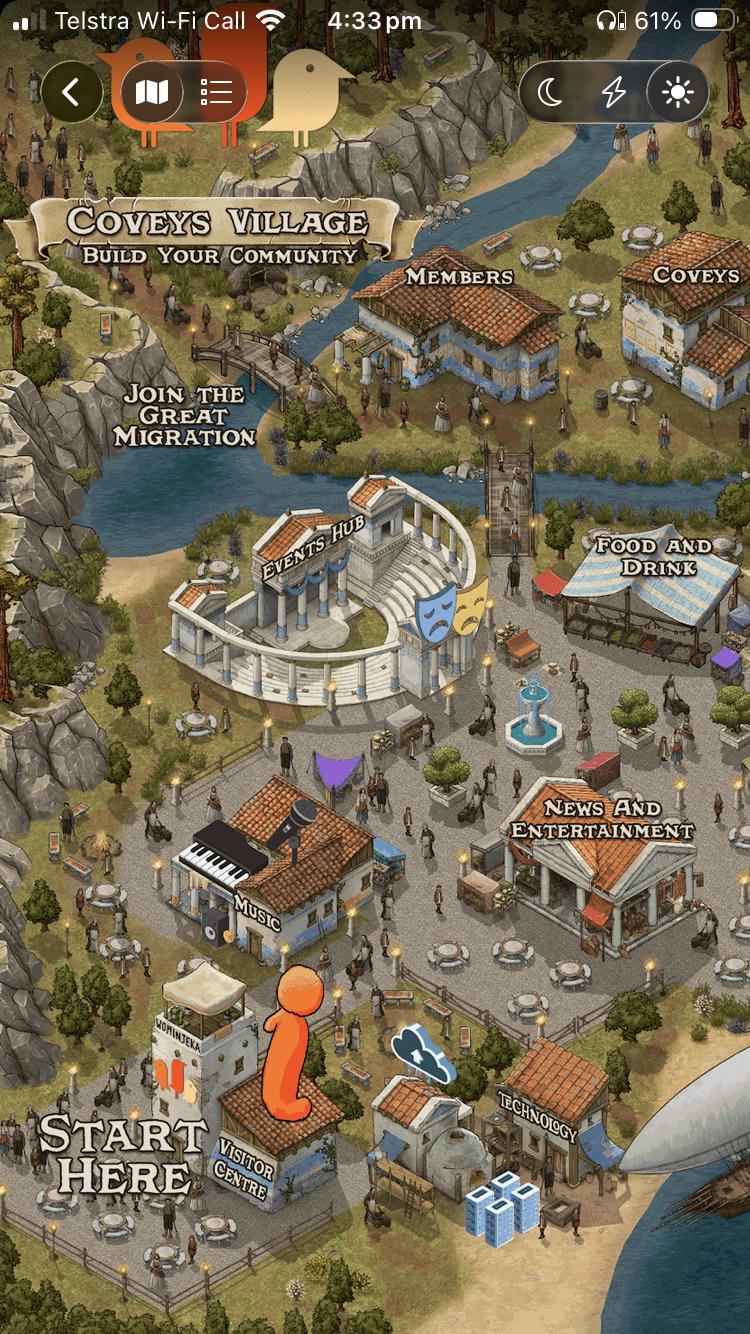Select the sun day mode
Viewport: 750px width, 1334px height.
tap(677, 93)
